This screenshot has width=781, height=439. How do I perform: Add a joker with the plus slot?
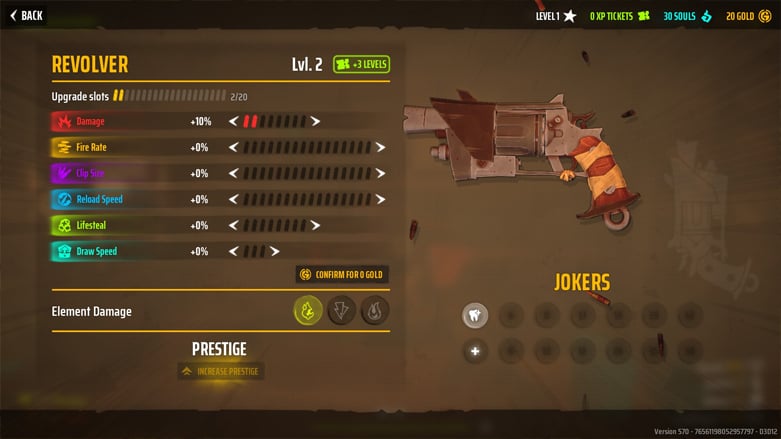pos(475,351)
